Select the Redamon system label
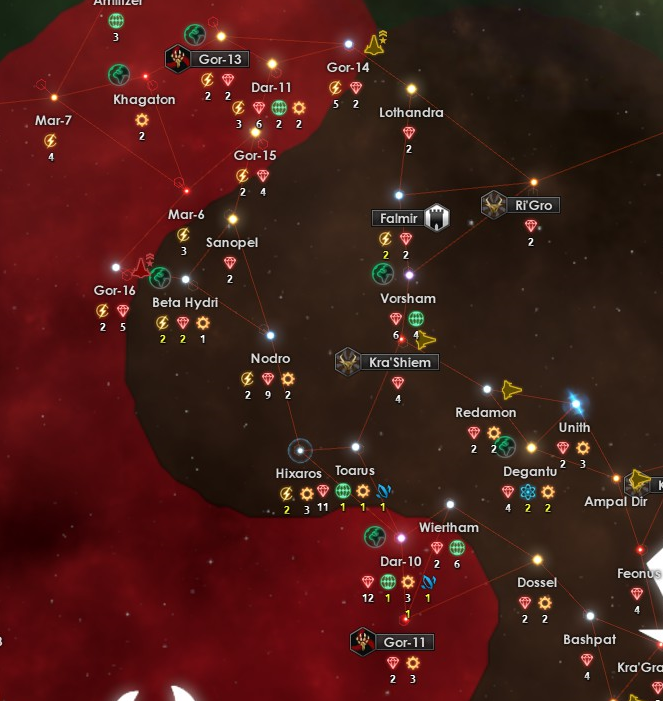663x701 pixels. [486, 413]
